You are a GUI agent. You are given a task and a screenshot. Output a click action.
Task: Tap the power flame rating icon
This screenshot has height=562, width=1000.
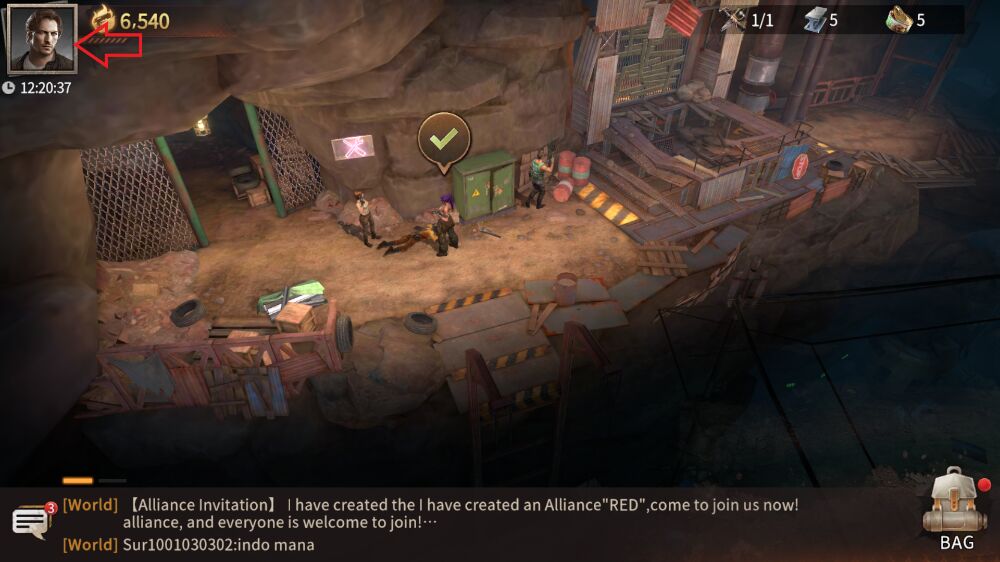tap(103, 20)
